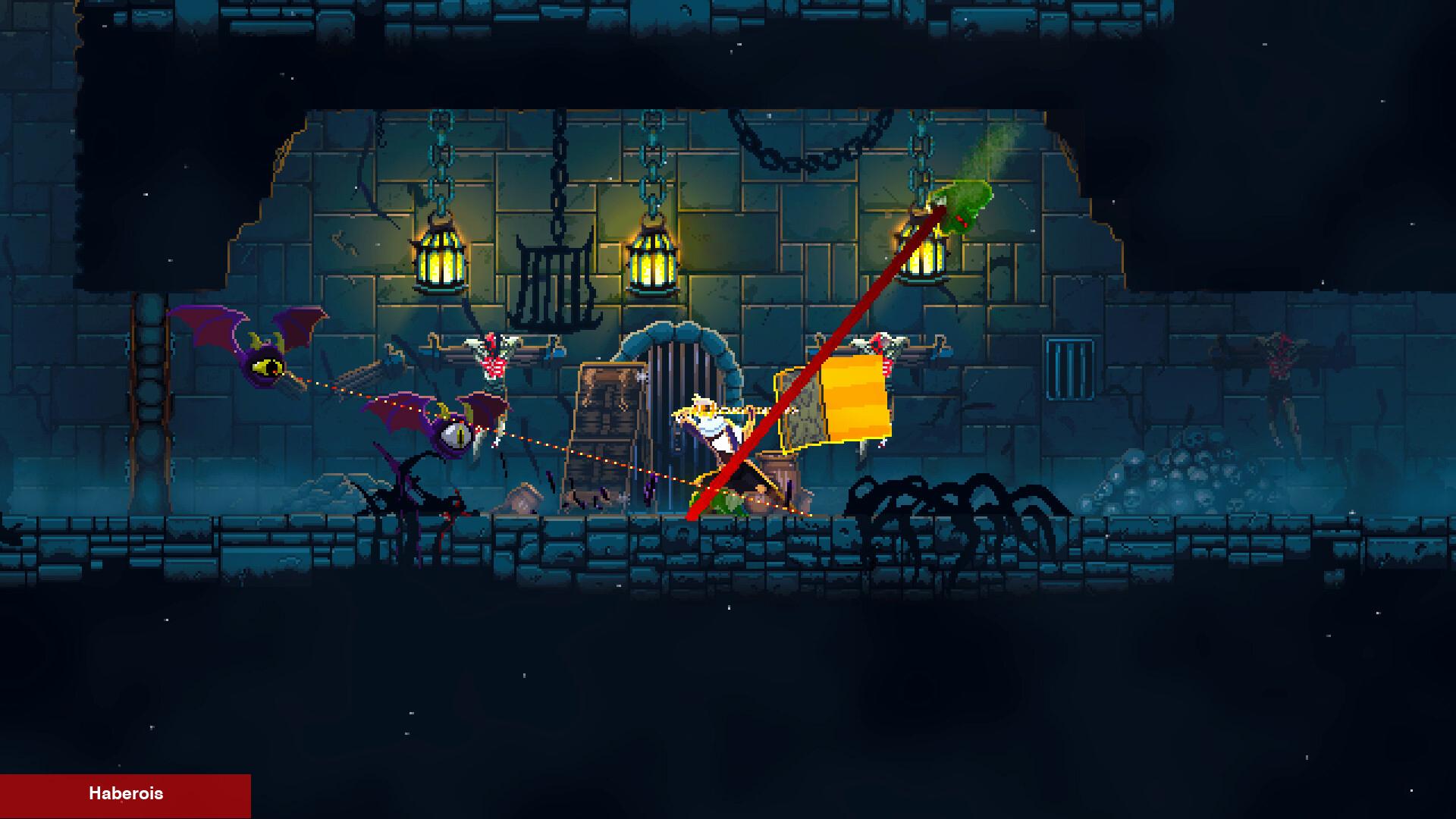Click the red Haberois banner

125,795
